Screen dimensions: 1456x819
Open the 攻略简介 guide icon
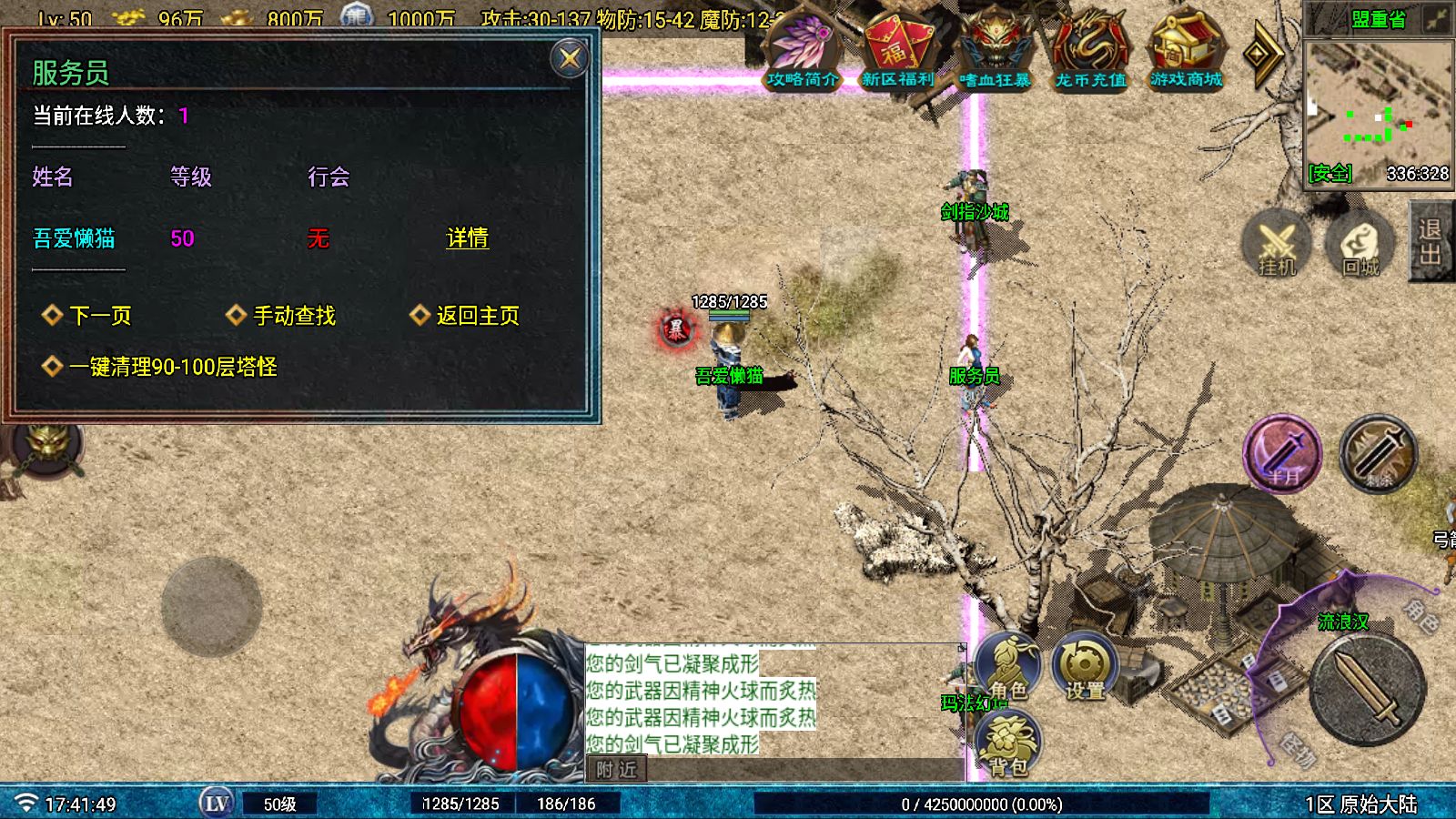tap(802, 52)
